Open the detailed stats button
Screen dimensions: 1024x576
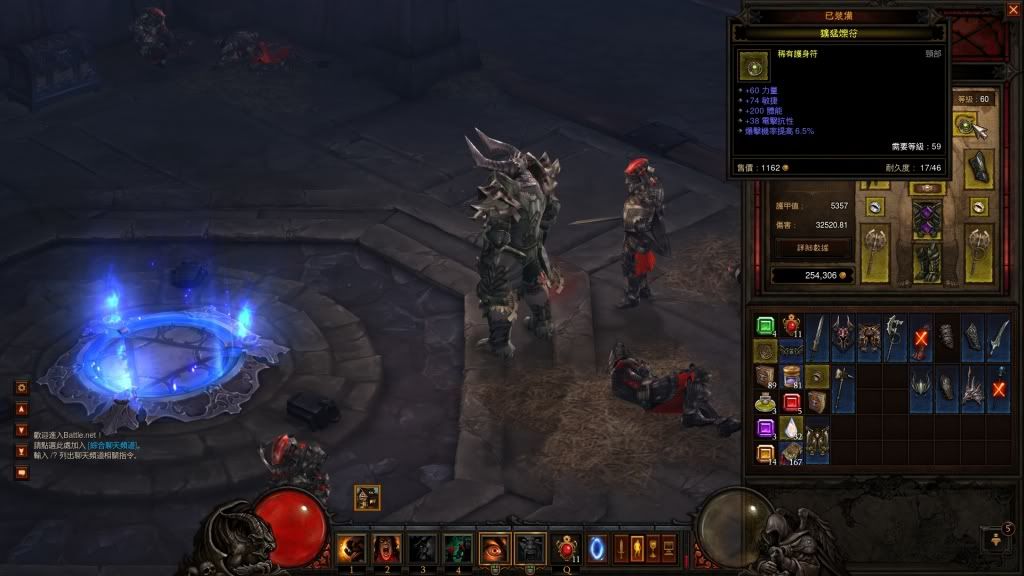point(814,245)
